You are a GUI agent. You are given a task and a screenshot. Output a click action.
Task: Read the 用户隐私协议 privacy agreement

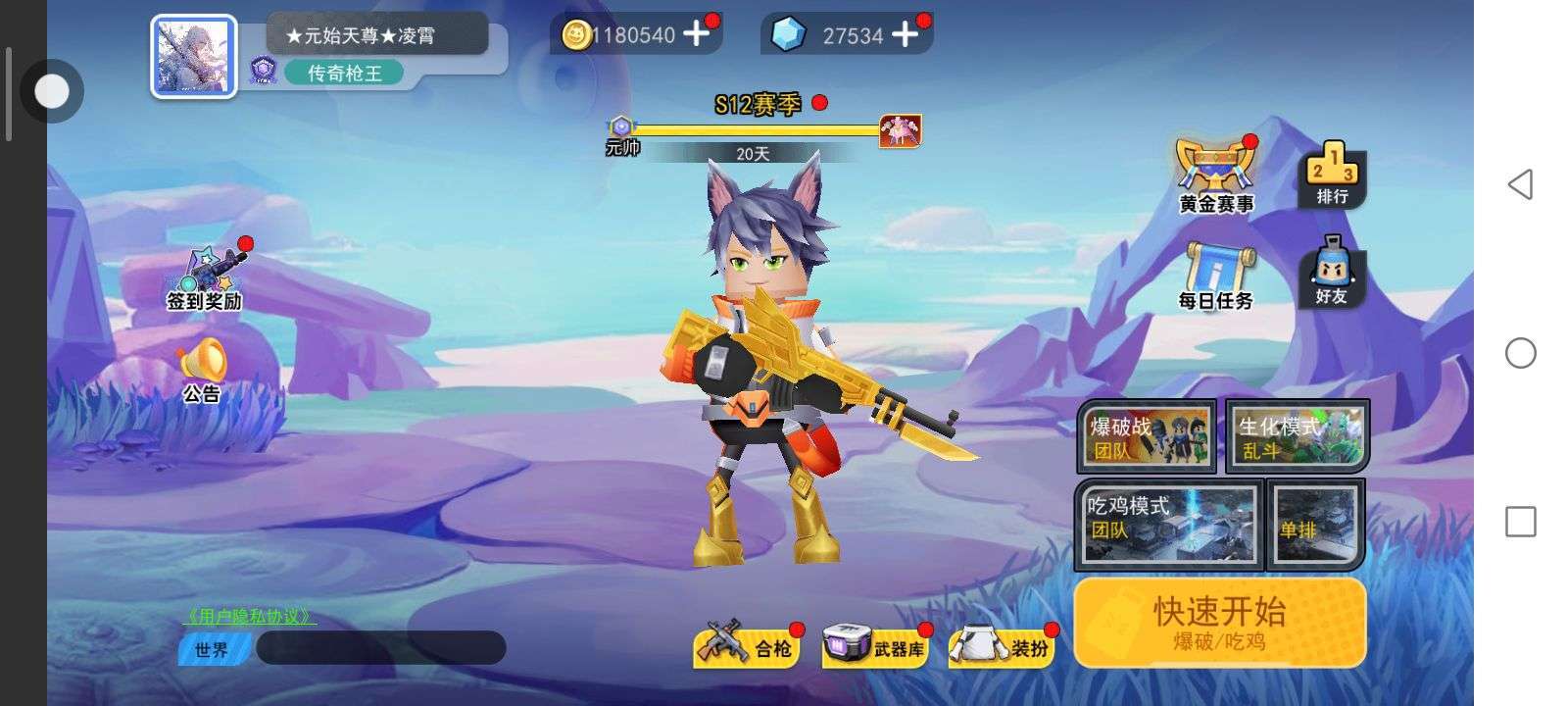(250, 616)
